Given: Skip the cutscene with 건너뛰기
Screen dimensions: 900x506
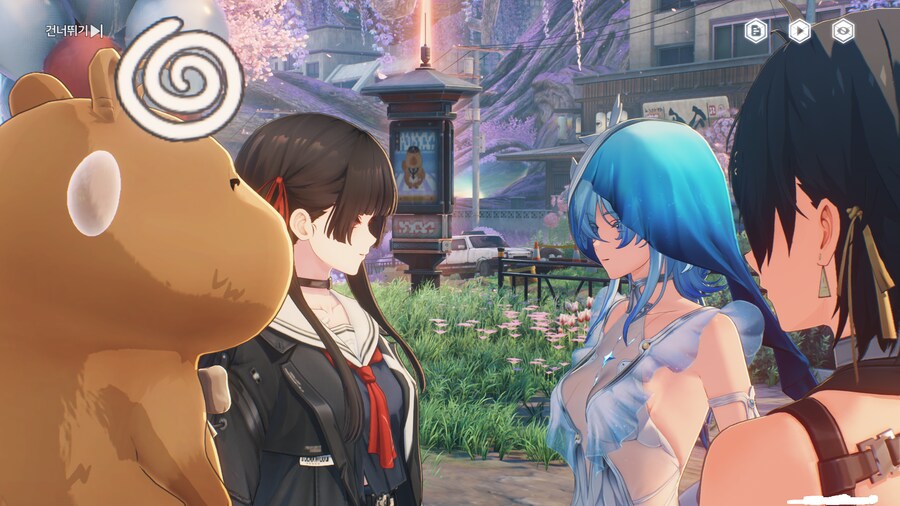Looking at the screenshot, I should (x=74, y=31).
